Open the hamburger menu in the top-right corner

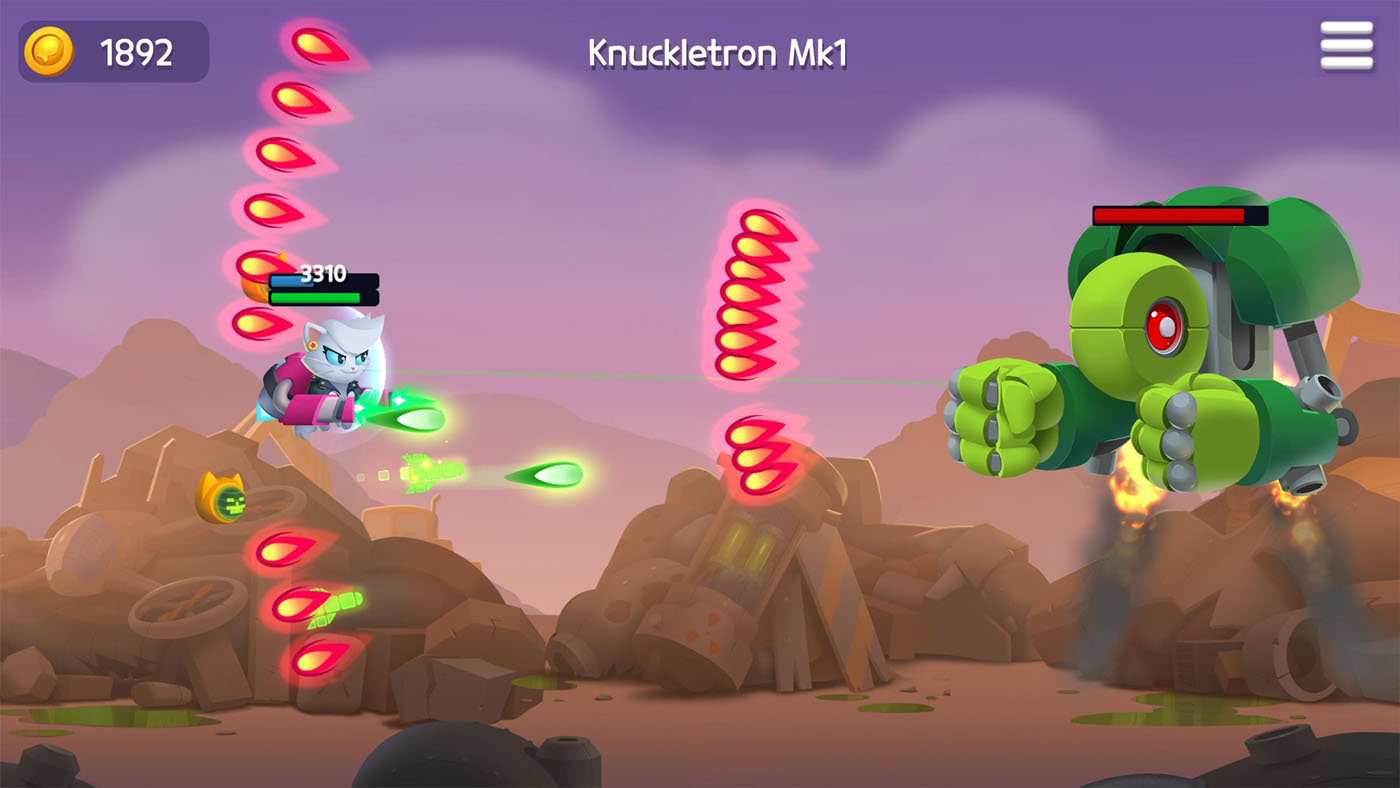coord(1346,44)
